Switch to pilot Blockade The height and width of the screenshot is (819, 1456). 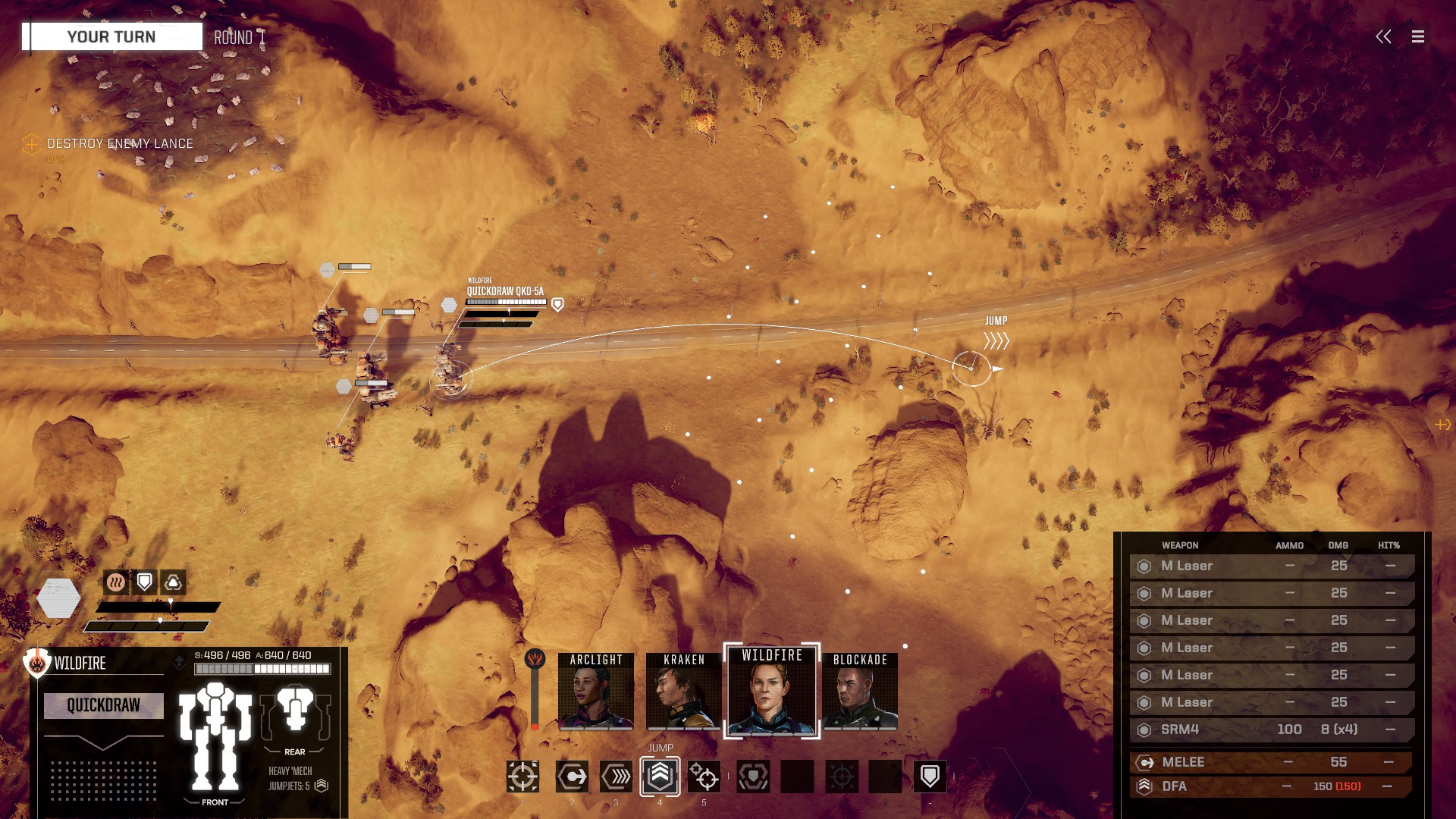tap(860, 691)
